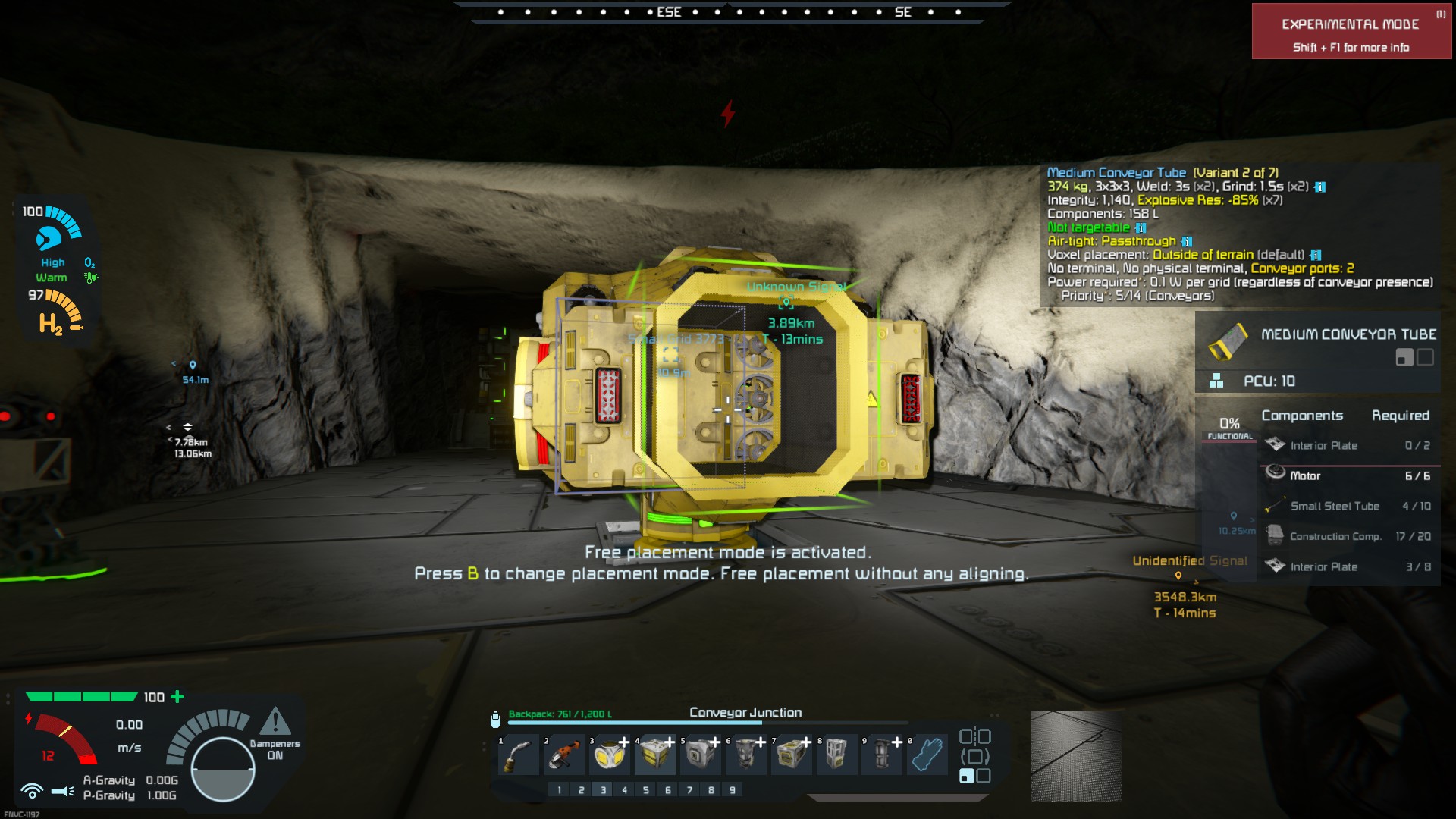The height and width of the screenshot is (819, 1456).
Task: Choose the Conveyor Junction block in slot 3
Action: [x=610, y=755]
